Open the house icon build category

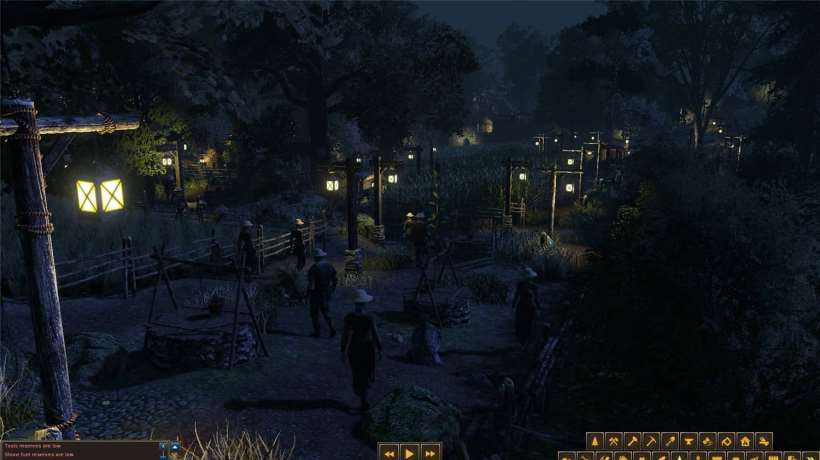tap(745, 441)
